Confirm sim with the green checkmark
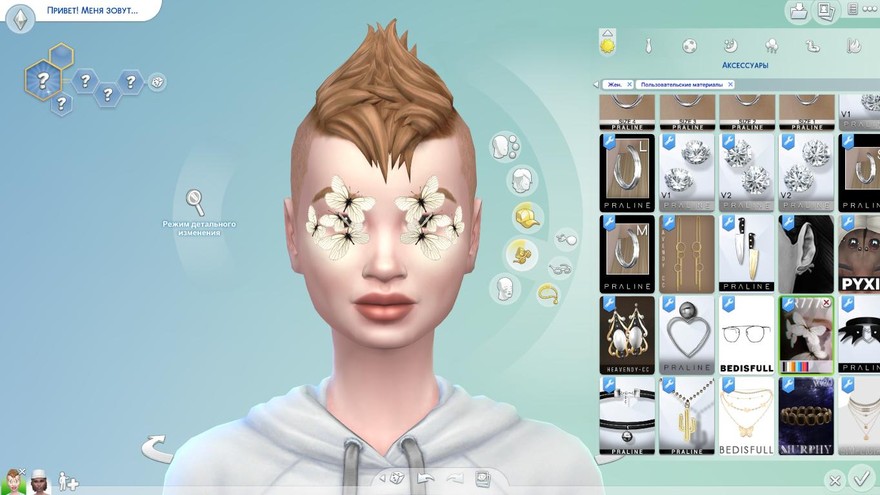Image resolution: width=880 pixels, height=495 pixels. tap(859, 479)
